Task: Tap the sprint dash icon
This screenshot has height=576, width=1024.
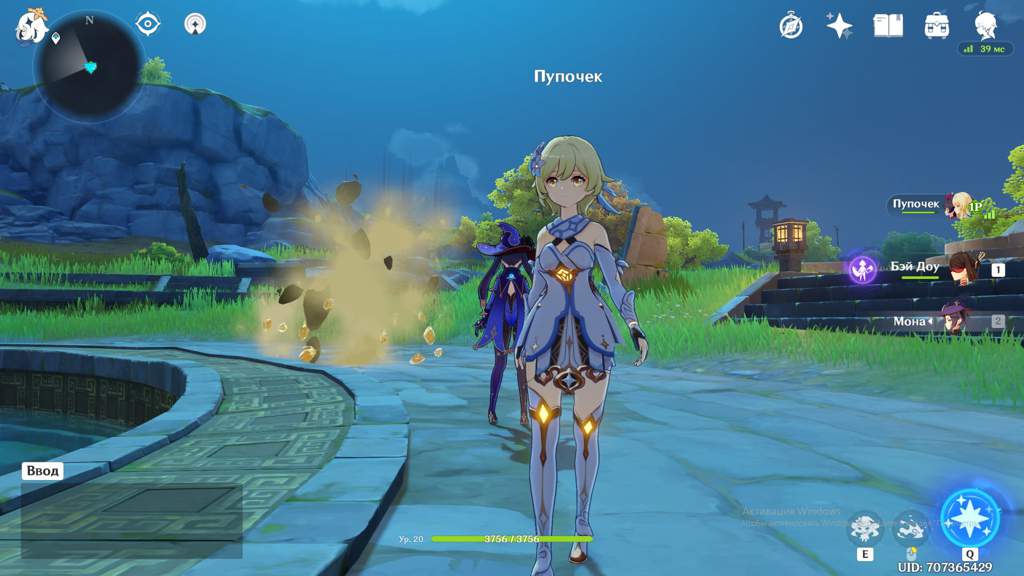Action: click(911, 527)
